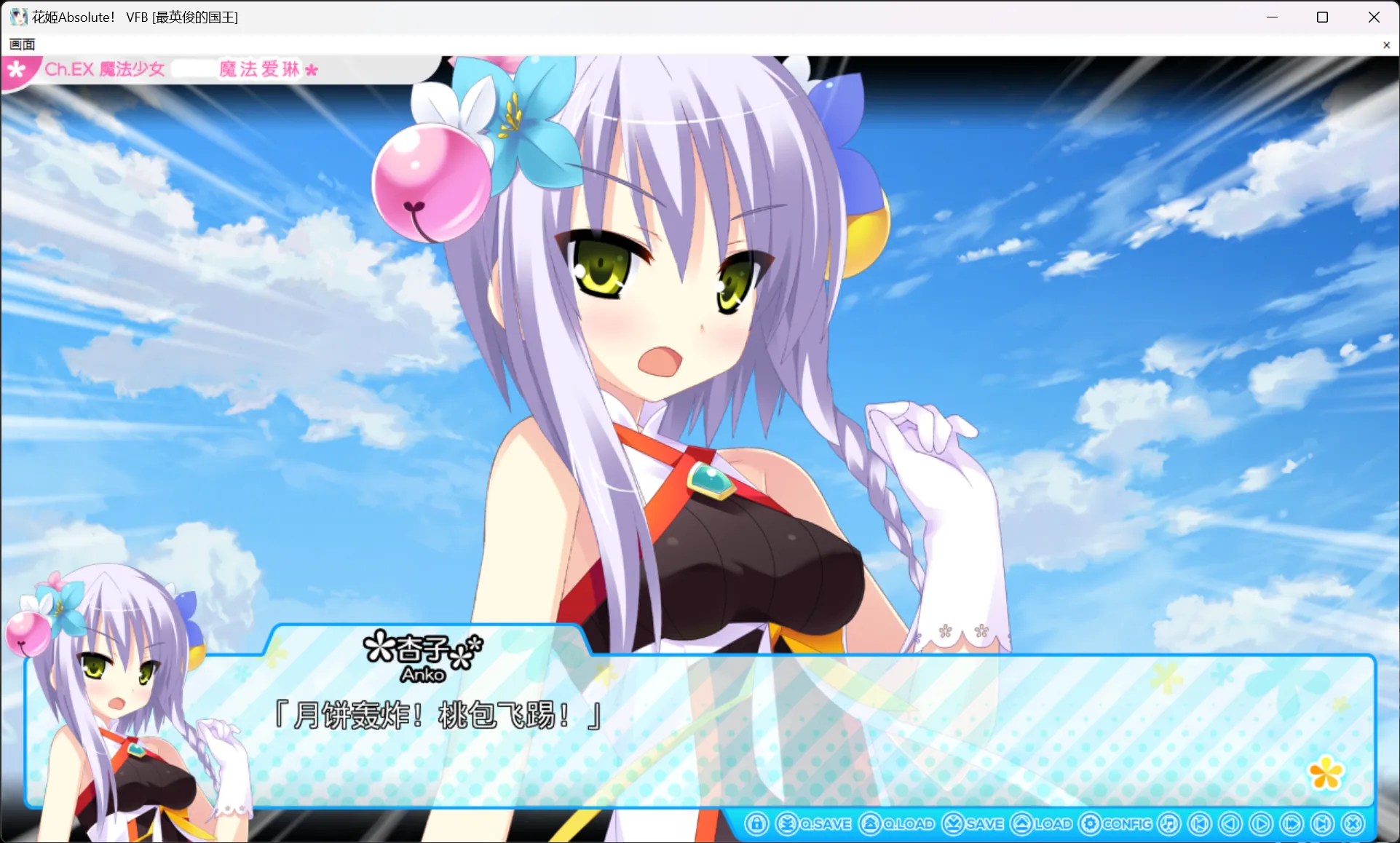Click the skip-to-beginning icon

click(1198, 823)
